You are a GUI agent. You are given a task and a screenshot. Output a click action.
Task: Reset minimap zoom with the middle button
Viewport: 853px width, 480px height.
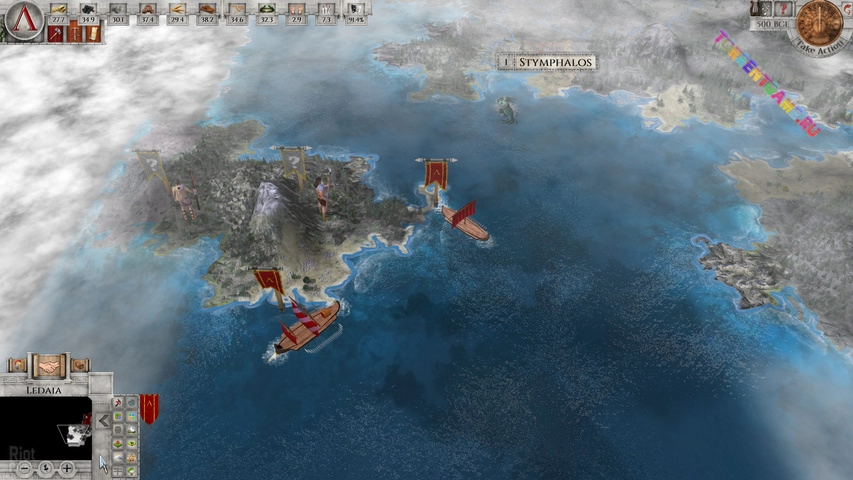click(47, 467)
